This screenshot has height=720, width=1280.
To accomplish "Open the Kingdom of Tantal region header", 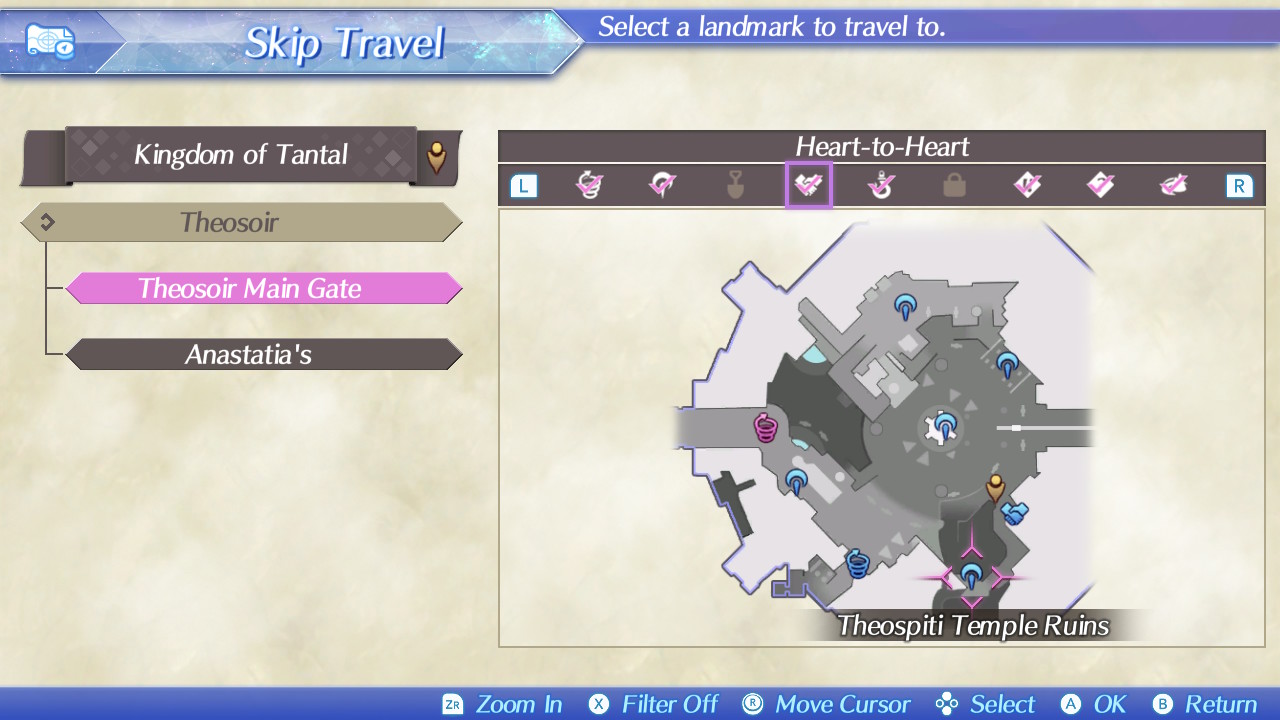I will pyautogui.click(x=240, y=155).
